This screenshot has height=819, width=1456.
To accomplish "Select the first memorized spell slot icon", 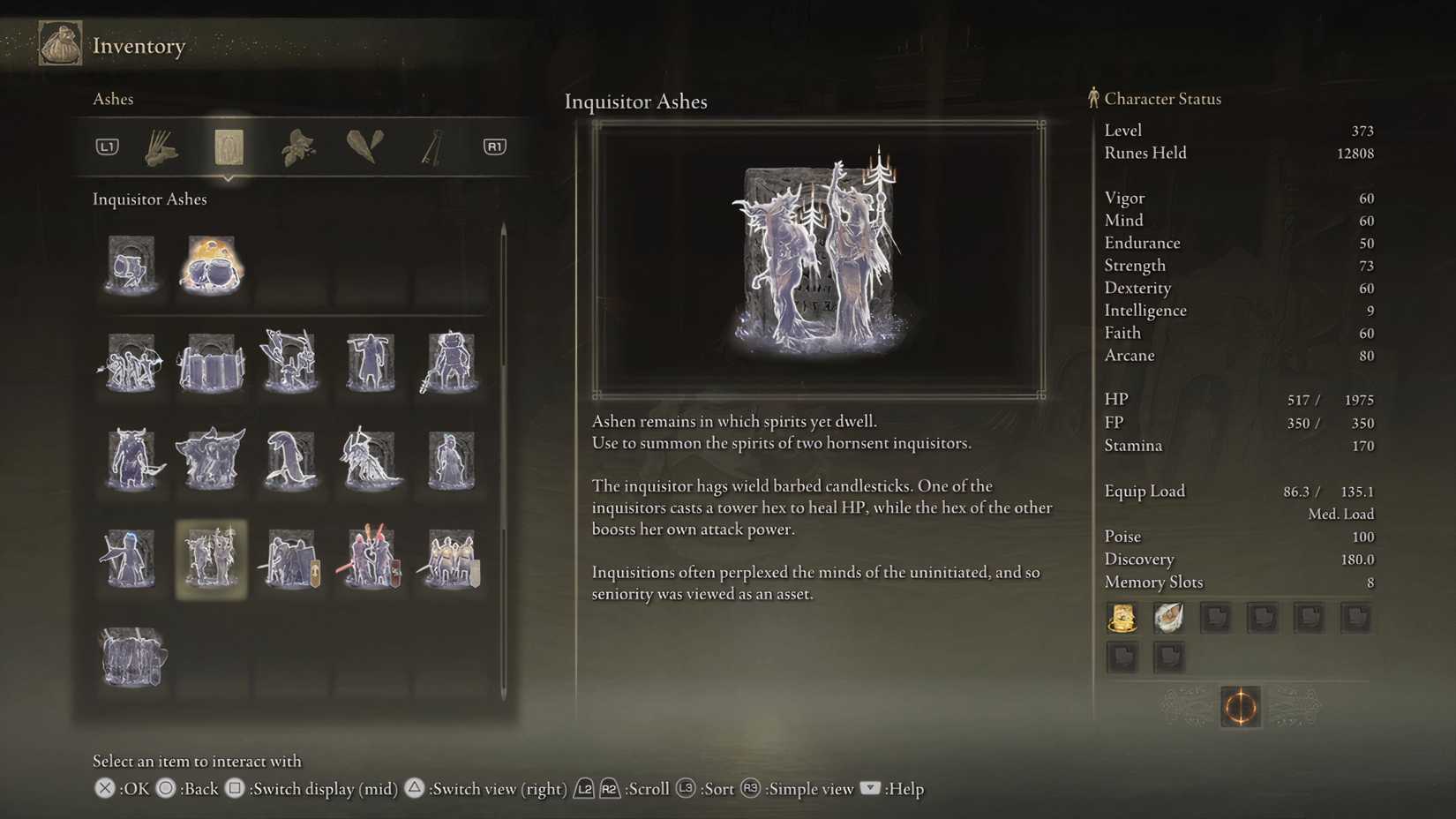I will (1122, 618).
